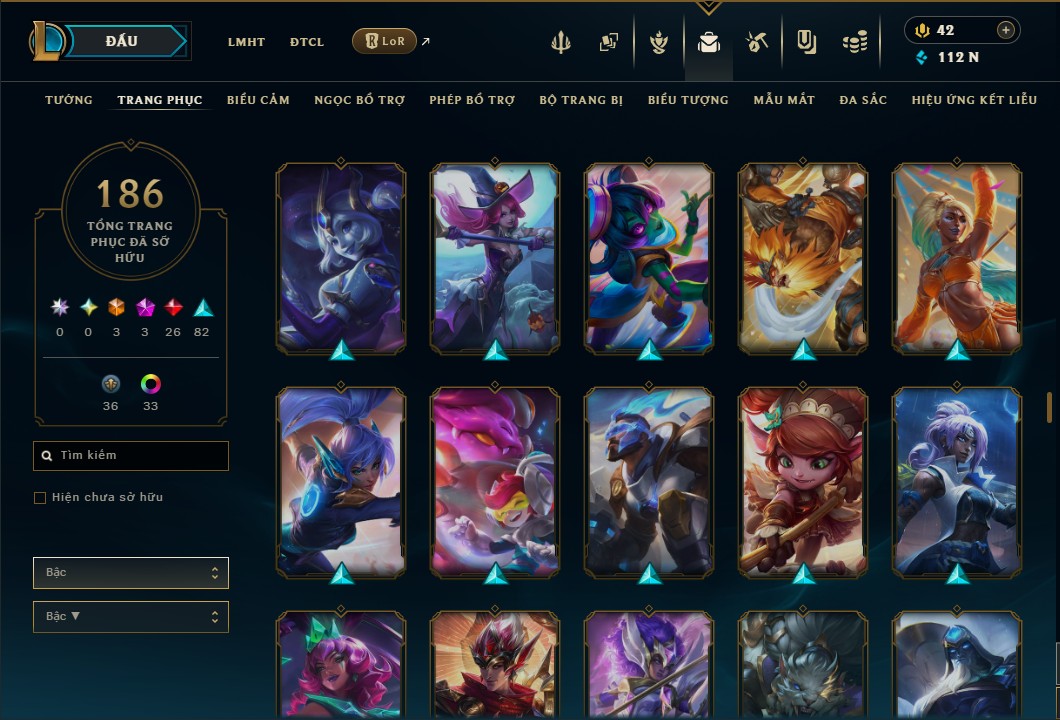Select the pink-haired witch skin card

(x=495, y=256)
